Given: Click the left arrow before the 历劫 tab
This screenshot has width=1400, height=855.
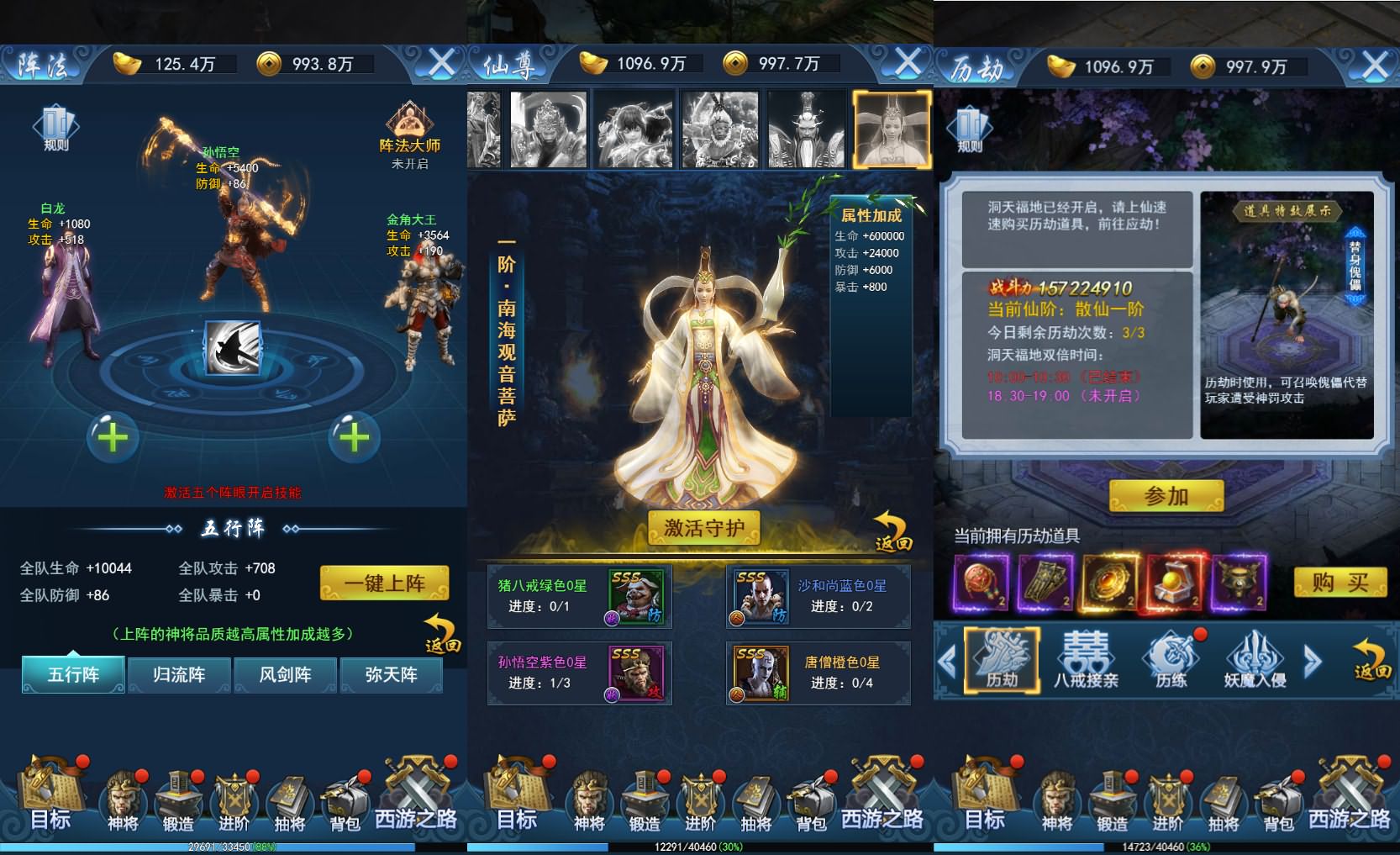Looking at the screenshot, I should pos(950,660).
